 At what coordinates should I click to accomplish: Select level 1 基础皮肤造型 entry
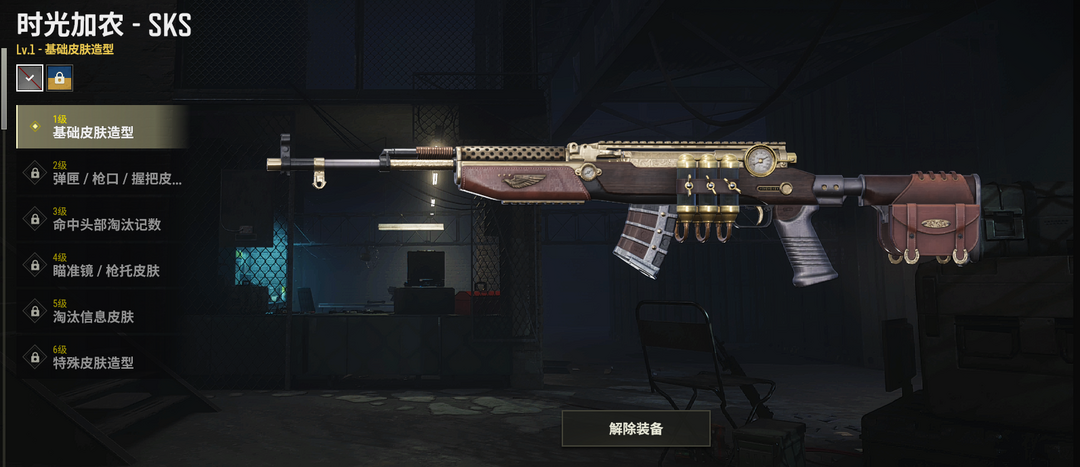click(x=100, y=127)
